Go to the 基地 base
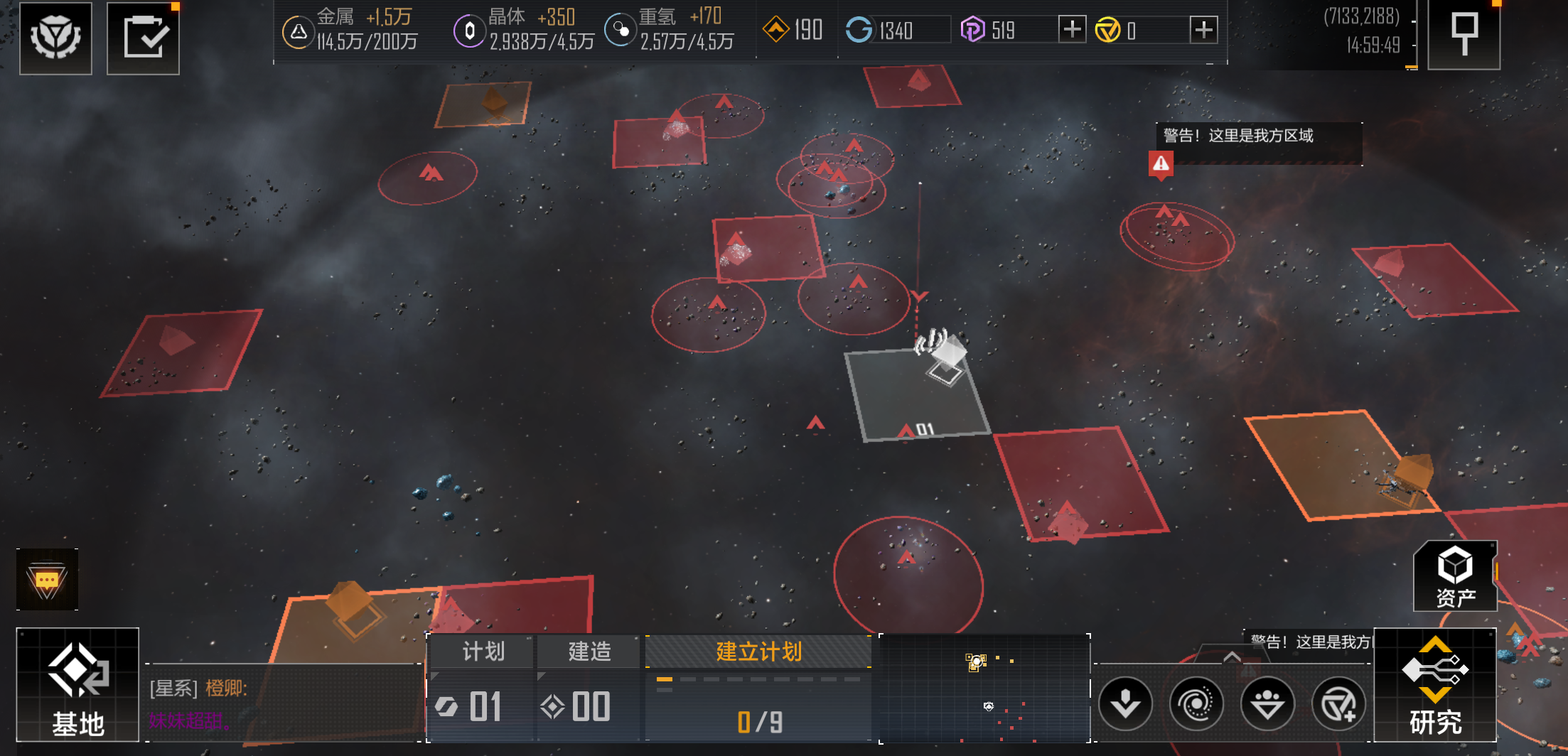1568x756 pixels. 77,685
